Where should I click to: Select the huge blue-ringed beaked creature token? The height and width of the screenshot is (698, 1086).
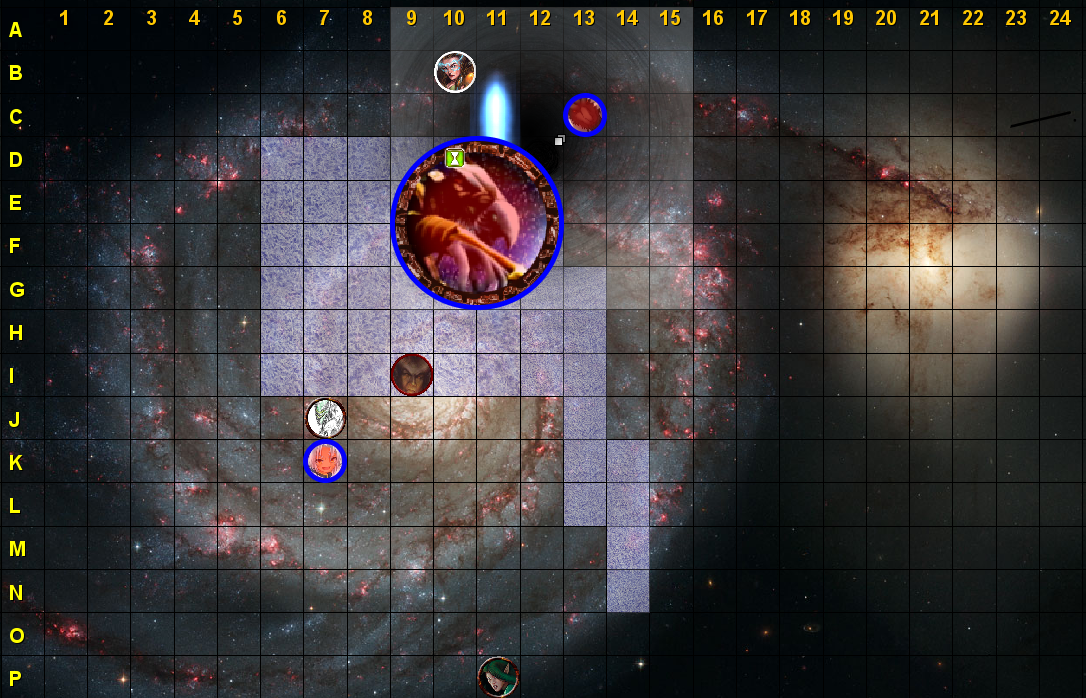[477, 222]
